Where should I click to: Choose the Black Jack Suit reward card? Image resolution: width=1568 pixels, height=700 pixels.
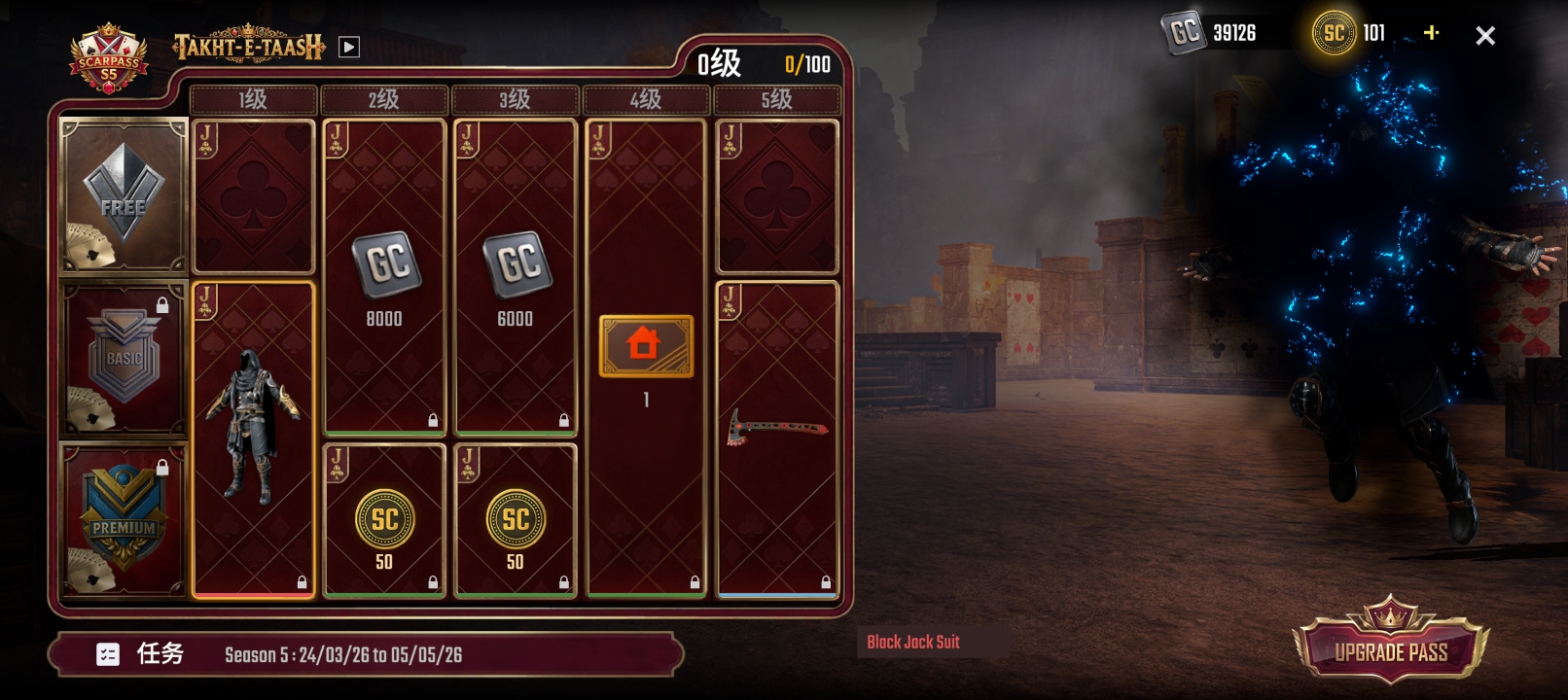pos(253,439)
